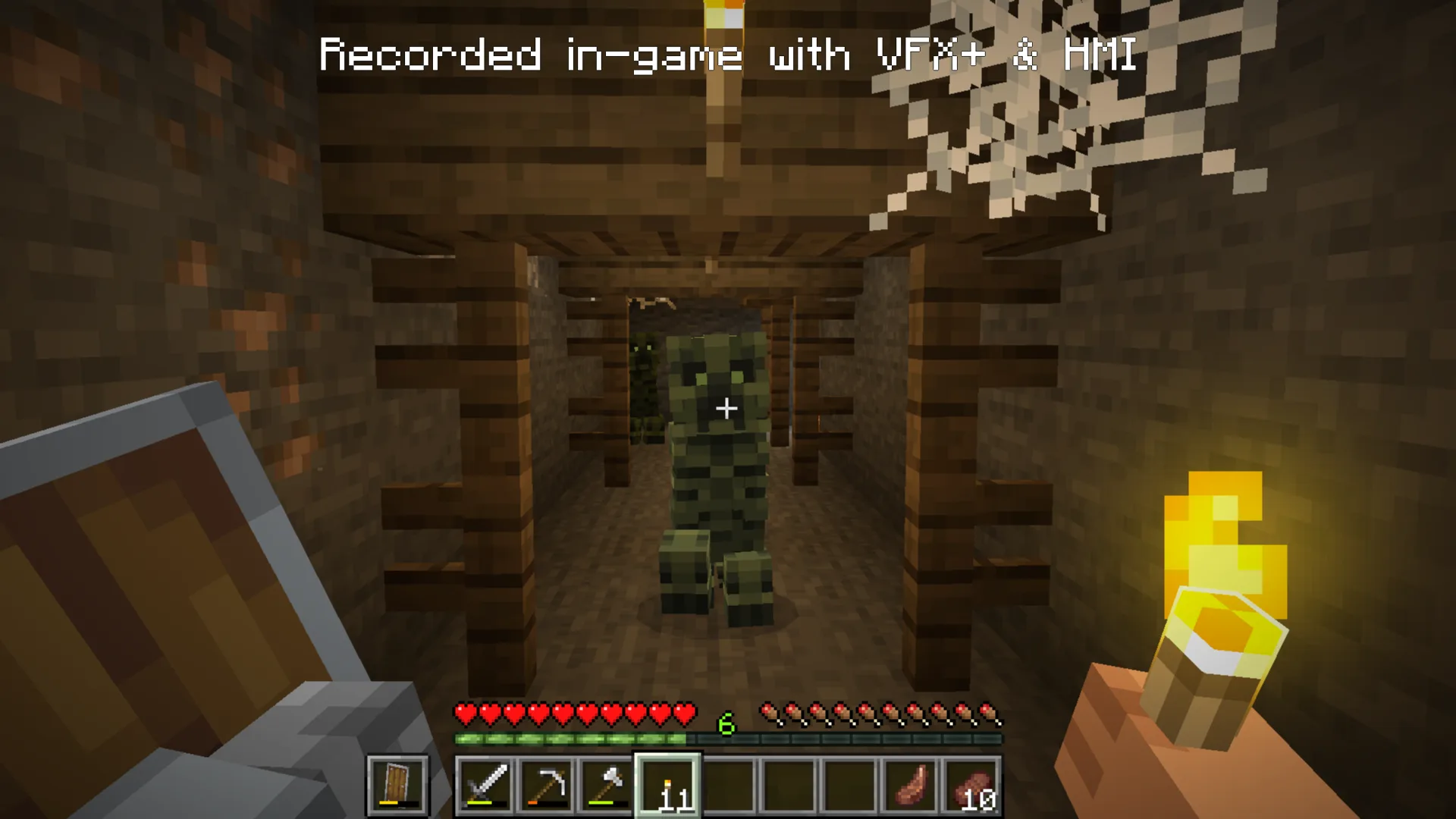Click the 'Recorded in-game with VFX+ & HMI' text

tap(728, 53)
